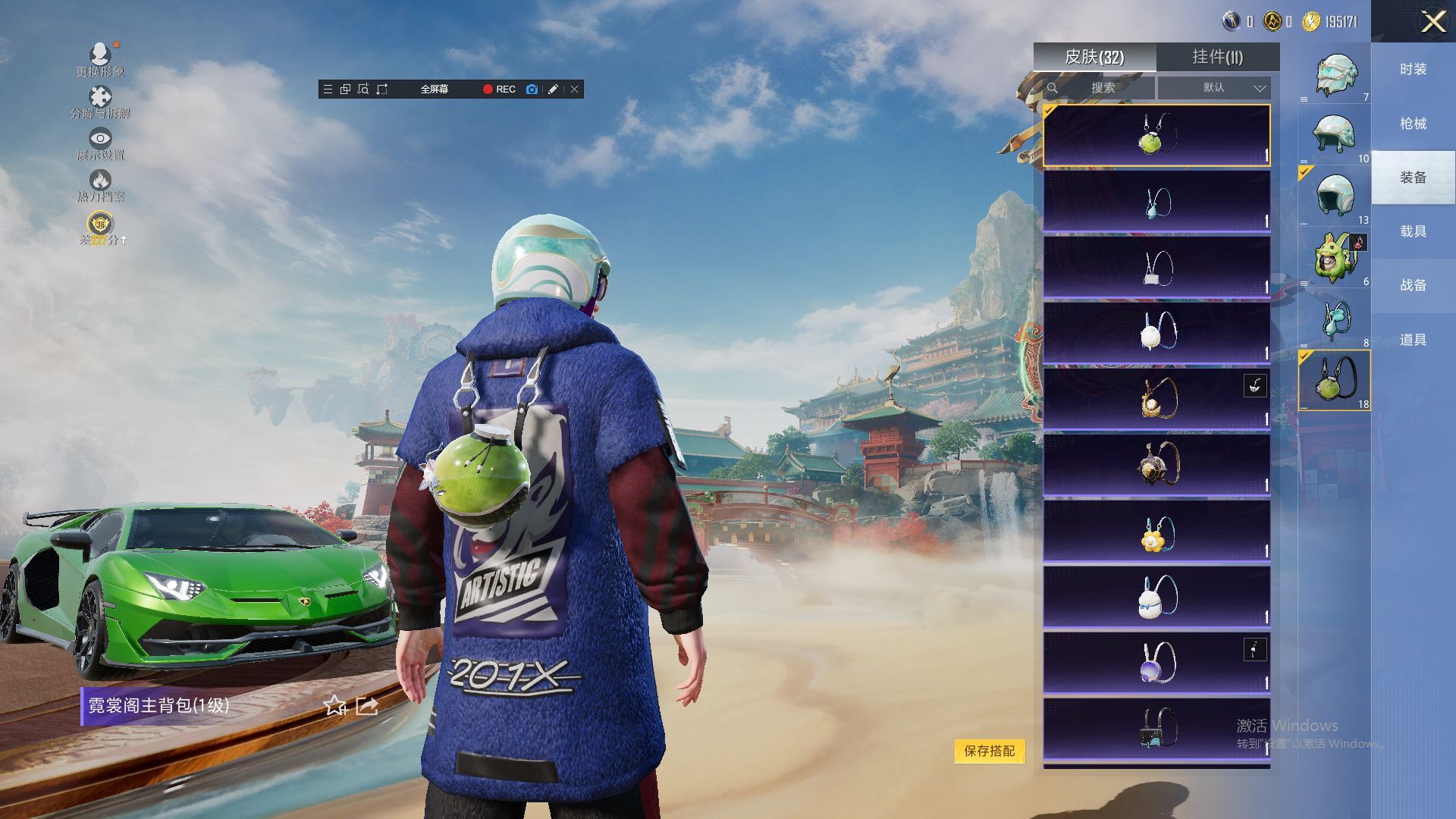1456x819 pixels.
Task: Open the 道具 category
Action: point(1413,340)
